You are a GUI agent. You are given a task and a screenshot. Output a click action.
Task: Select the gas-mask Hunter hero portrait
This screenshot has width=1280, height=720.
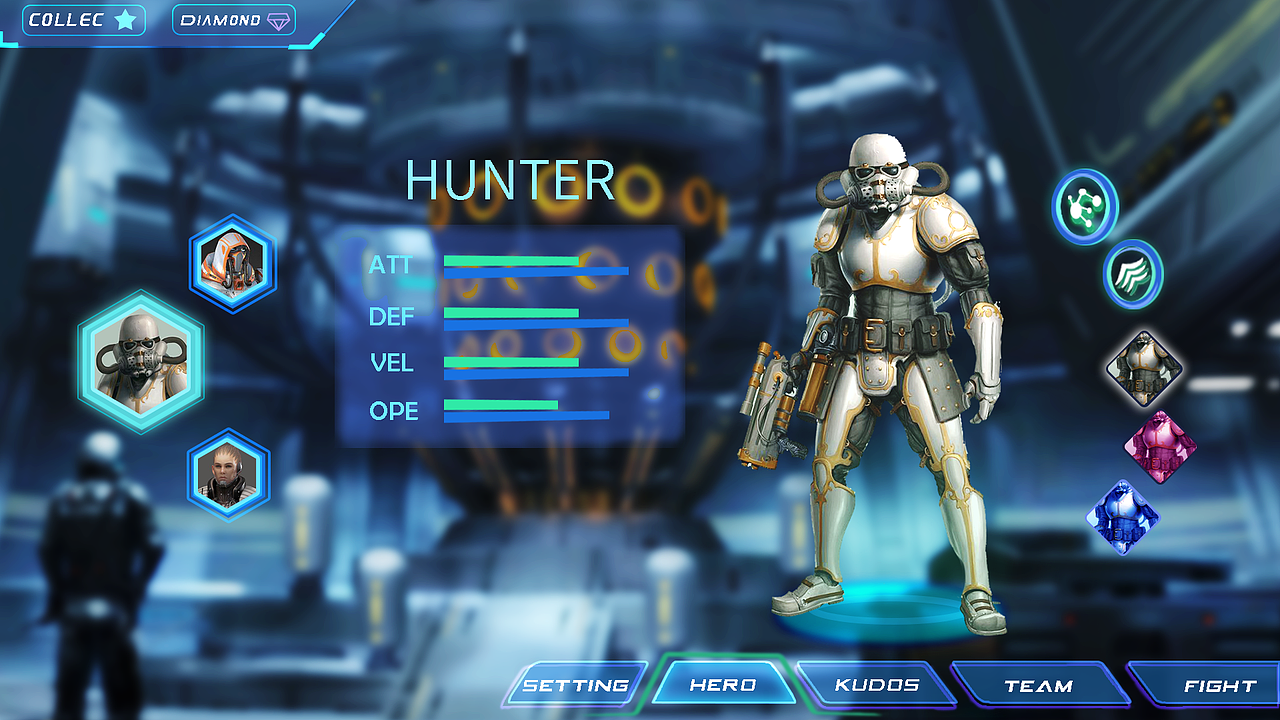tap(141, 361)
